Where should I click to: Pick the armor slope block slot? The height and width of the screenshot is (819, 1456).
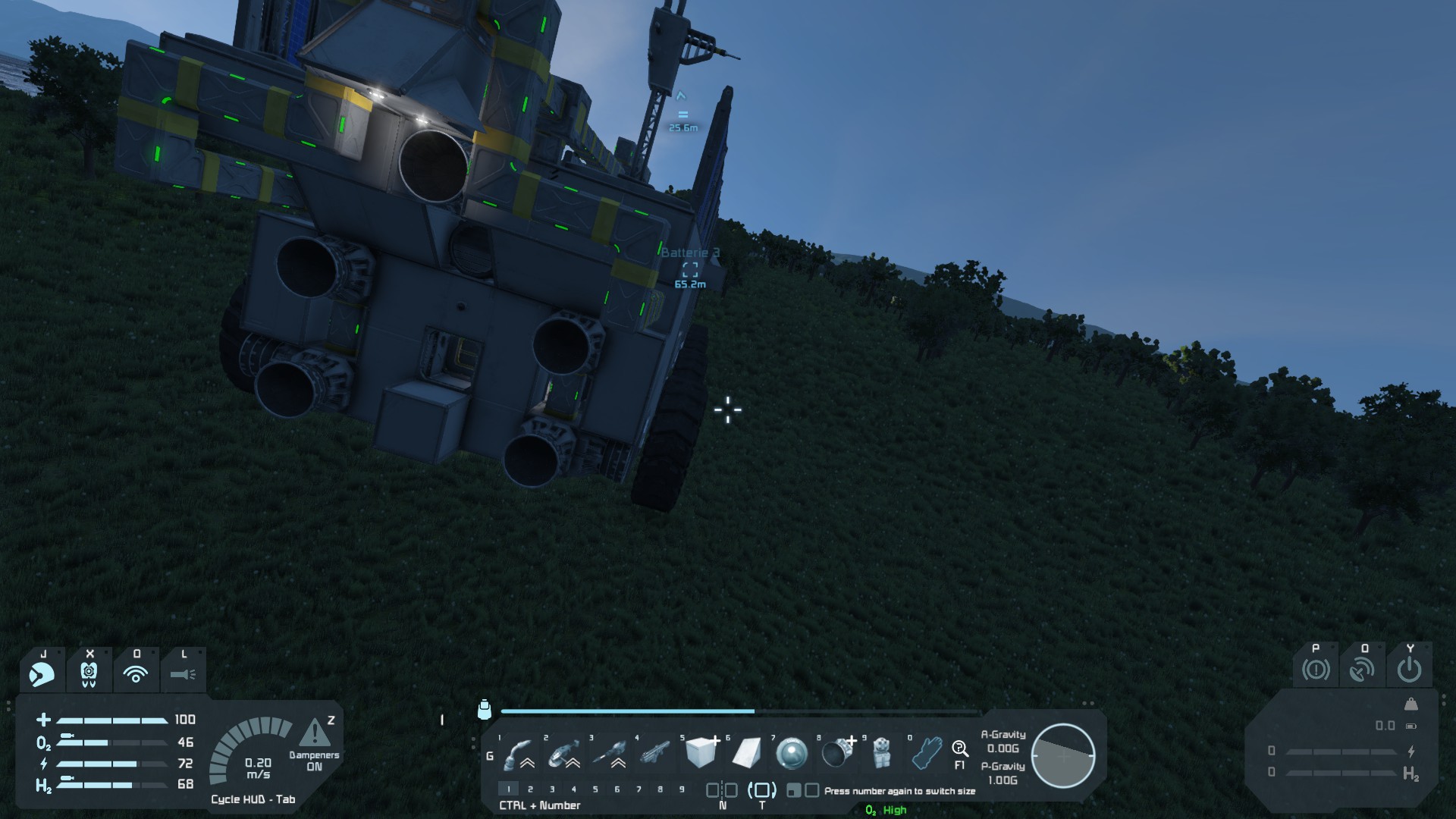746,753
